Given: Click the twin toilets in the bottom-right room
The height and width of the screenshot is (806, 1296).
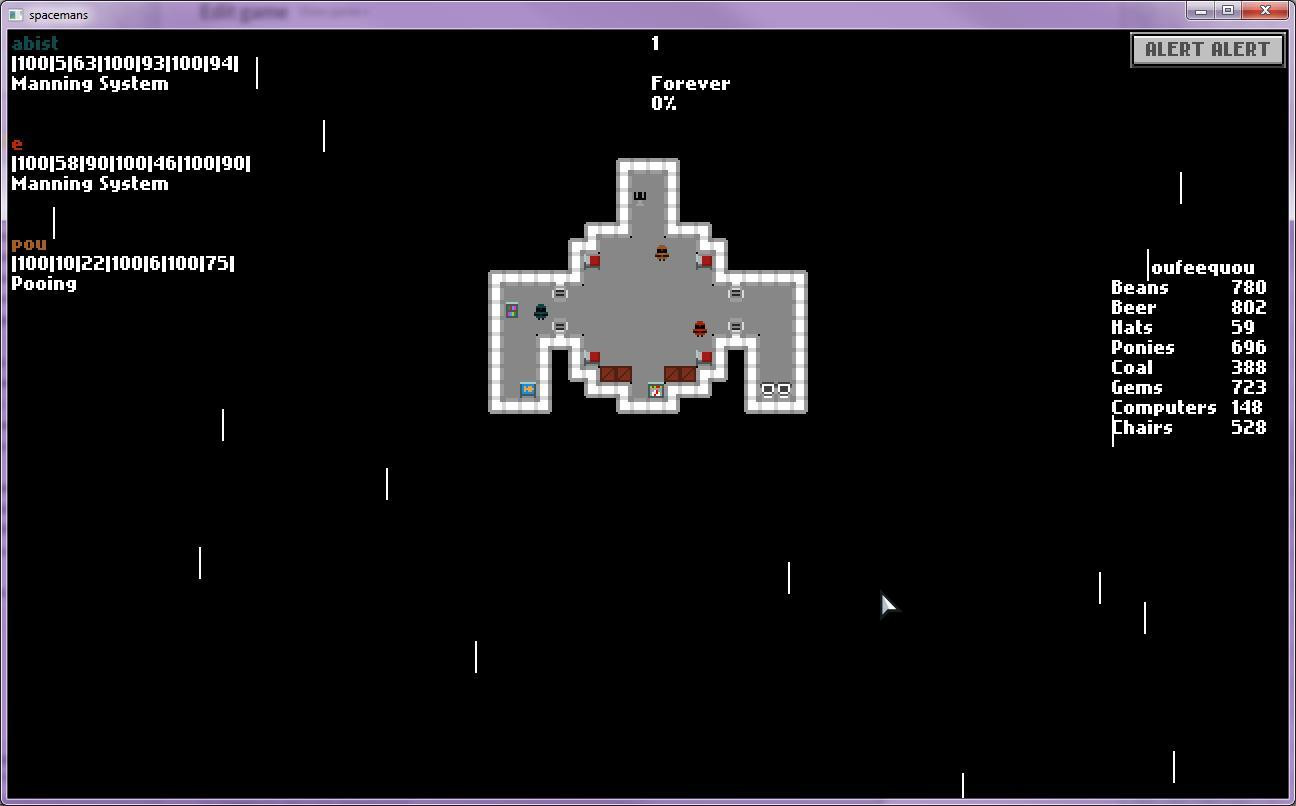Looking at the screenshot, I should pyautogui.click(x=775, y=390).
